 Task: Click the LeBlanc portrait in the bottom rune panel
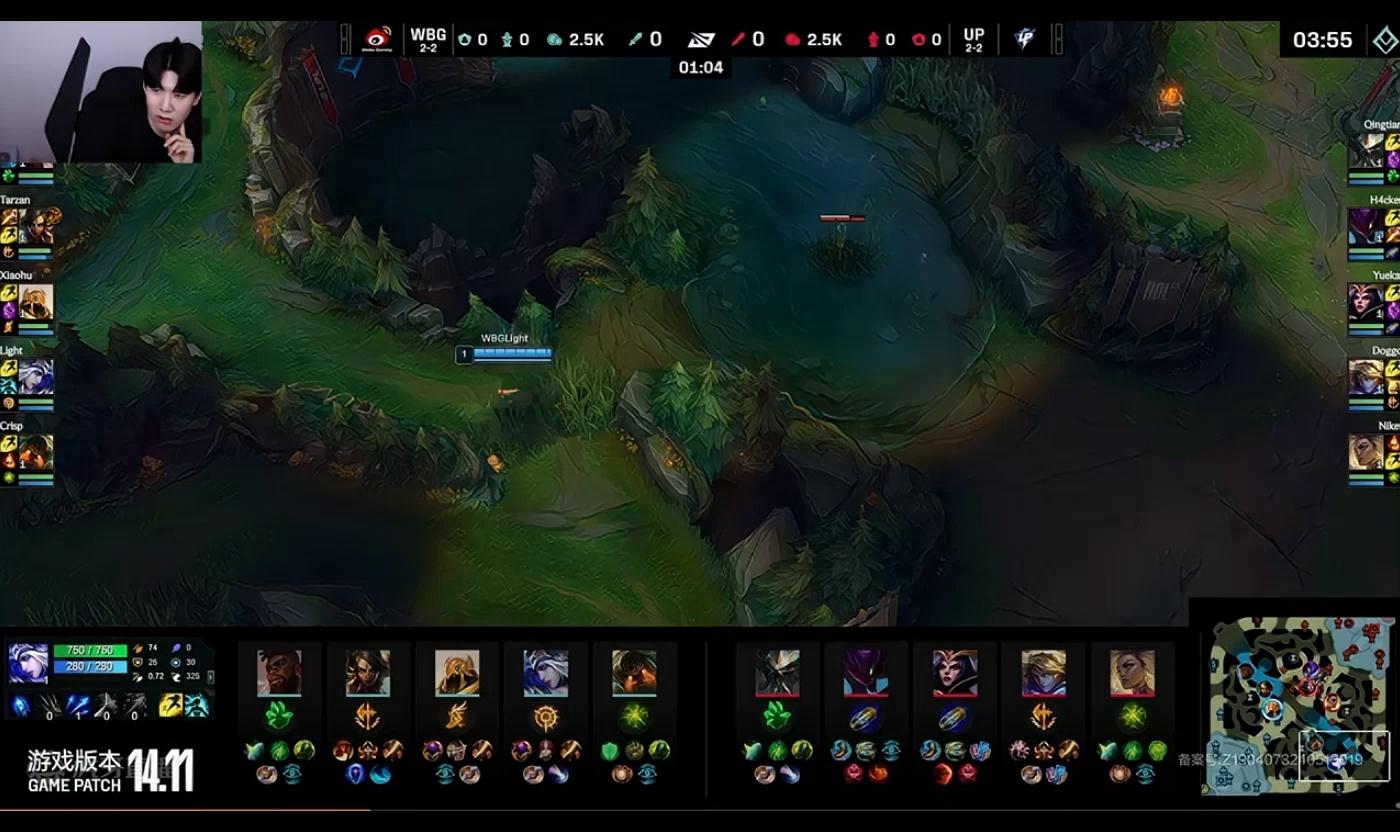[x=955, y=672]
